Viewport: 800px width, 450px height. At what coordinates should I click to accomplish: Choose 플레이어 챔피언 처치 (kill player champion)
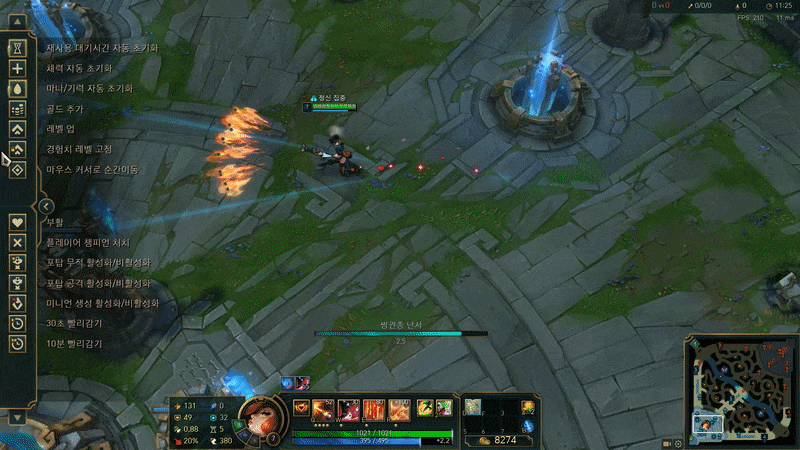17,242
